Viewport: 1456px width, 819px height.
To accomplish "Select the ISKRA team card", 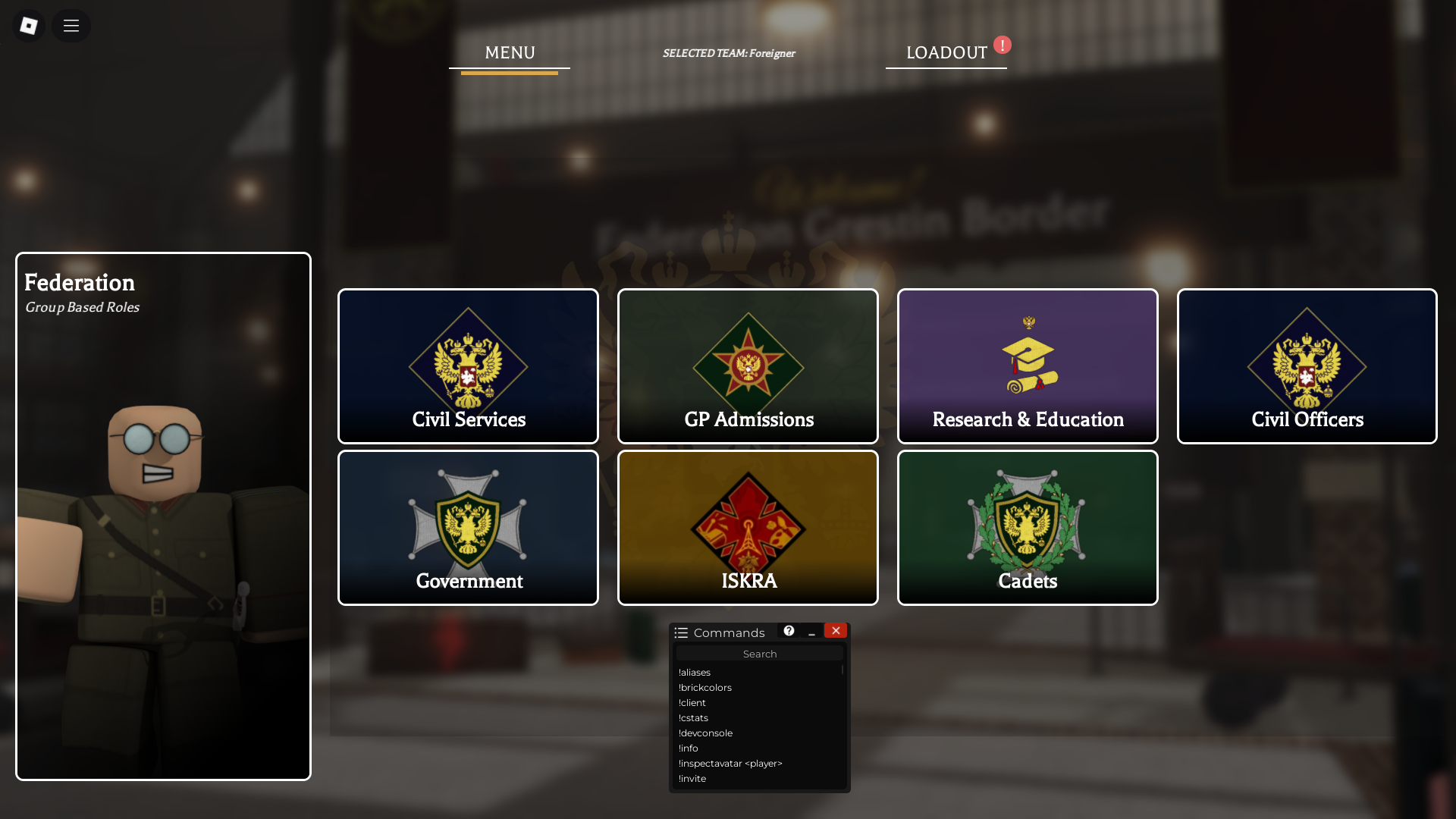I will coord(748,528).
